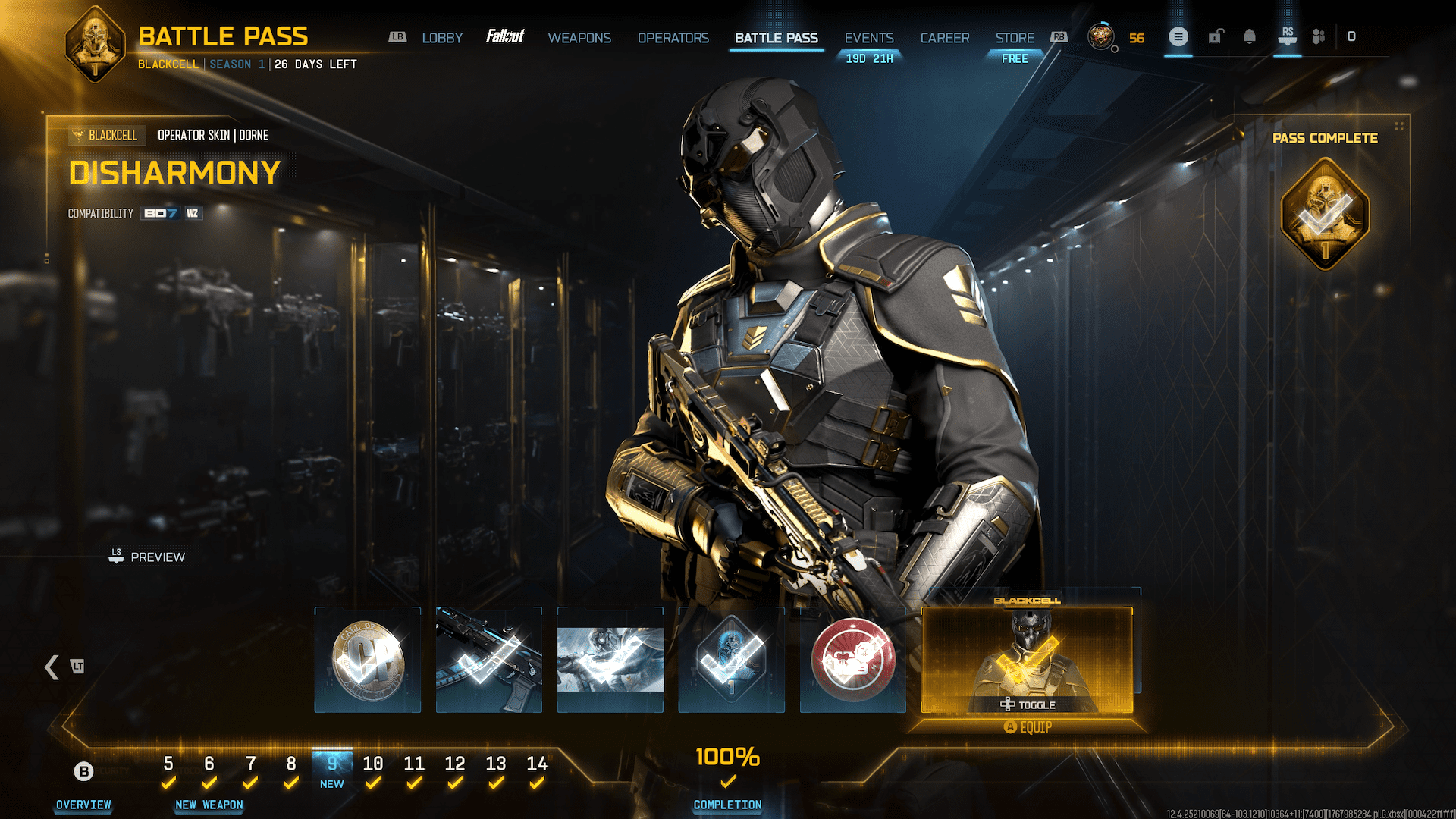Click the NEW WEAPON link at the bottom
Screen dimensions: 1456x819
209,805
